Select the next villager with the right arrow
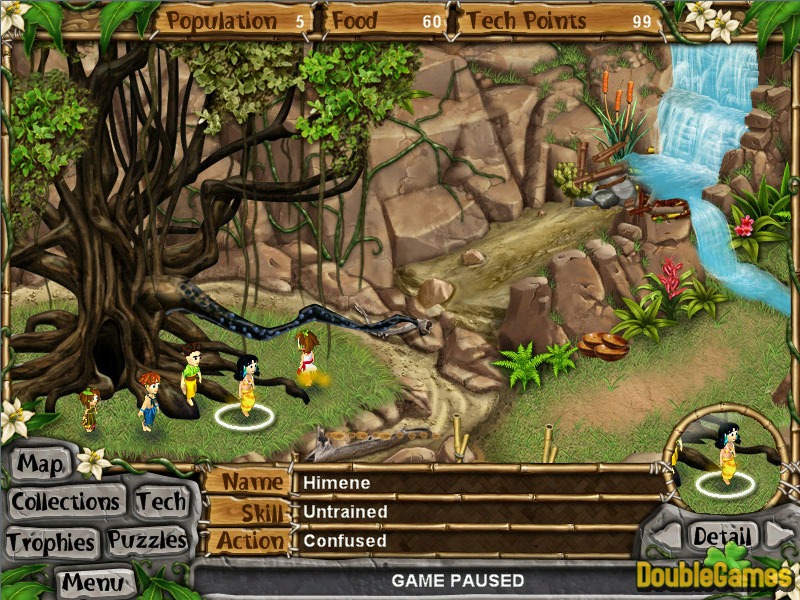 [779, 537]
